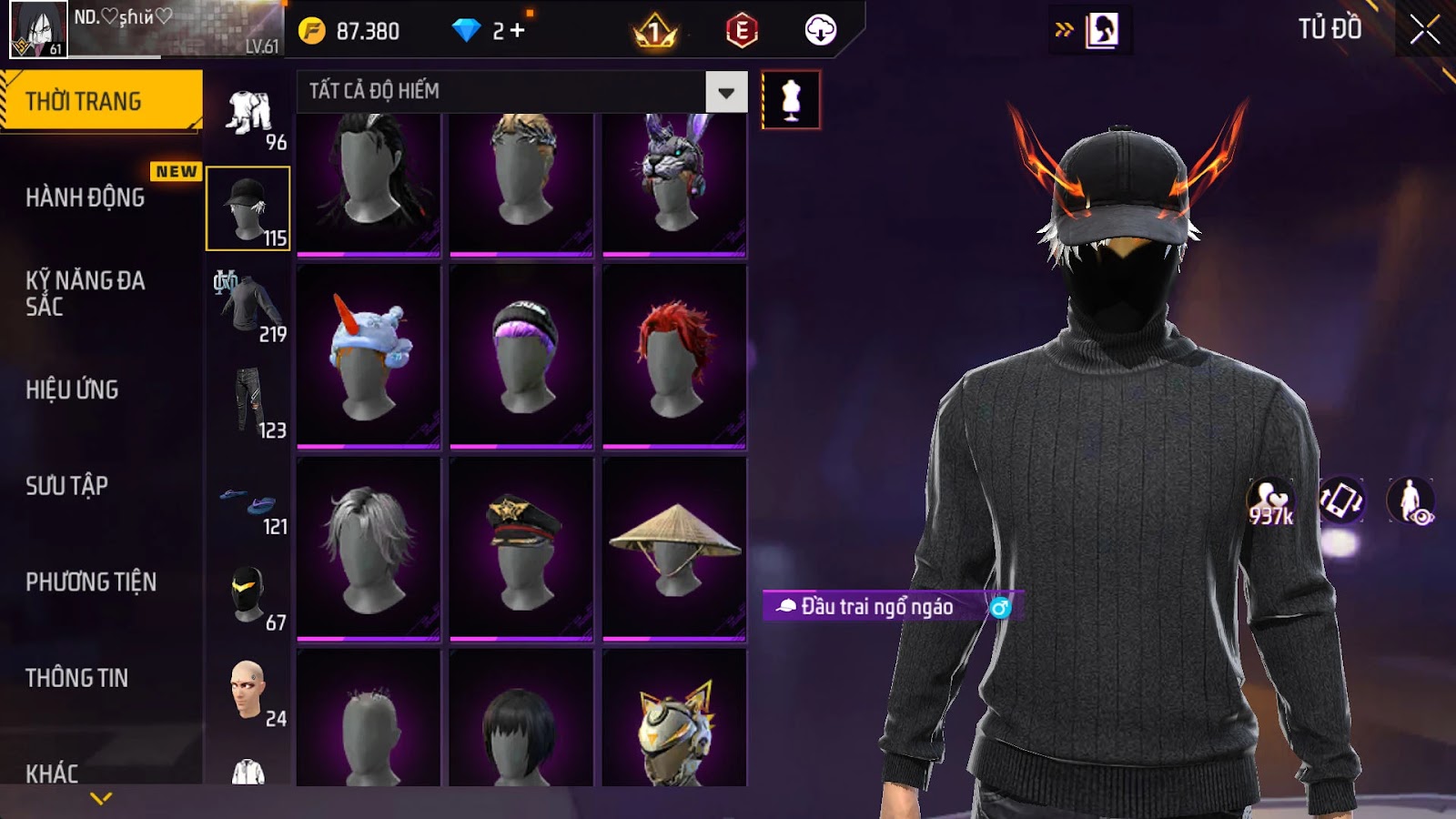Go to the Hiệu Ứng section
Screen dimensions: 1456x819
coord(72,389)
